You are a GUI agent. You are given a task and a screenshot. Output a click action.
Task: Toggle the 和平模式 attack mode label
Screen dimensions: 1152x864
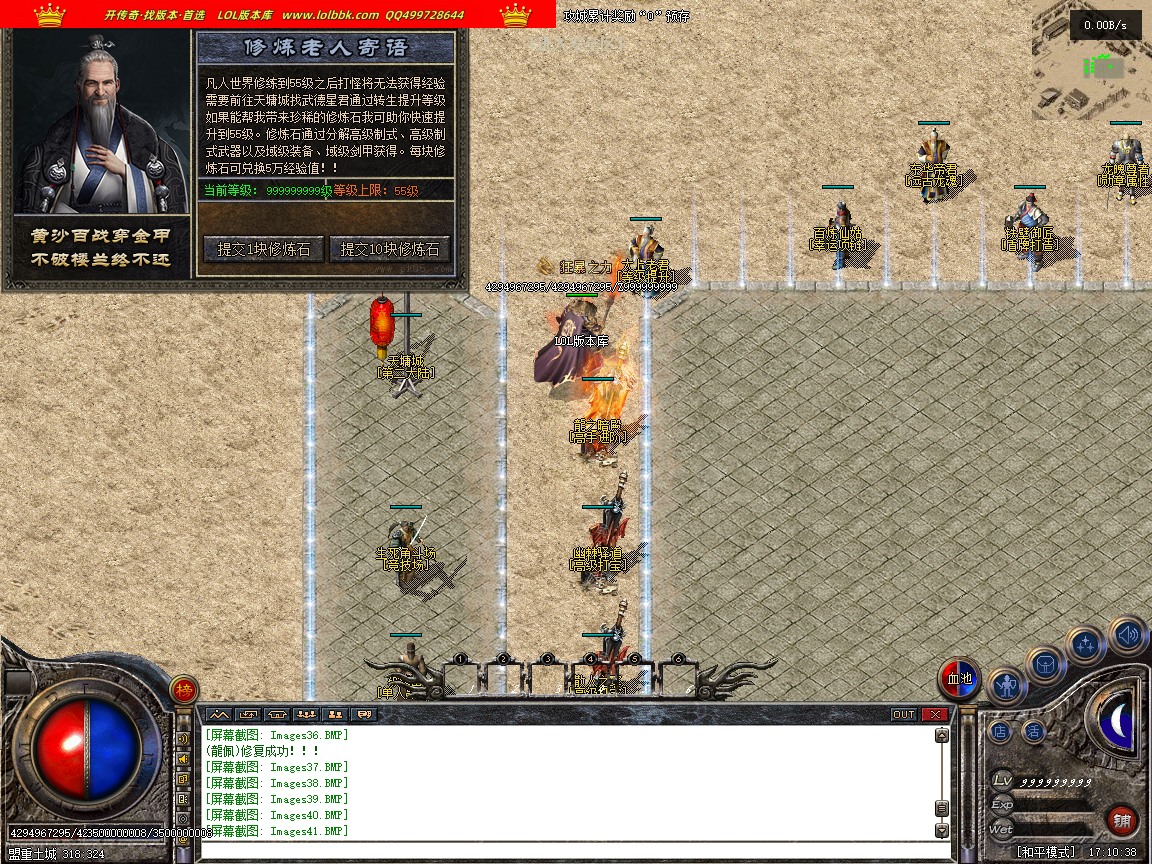coord(1046,853)
